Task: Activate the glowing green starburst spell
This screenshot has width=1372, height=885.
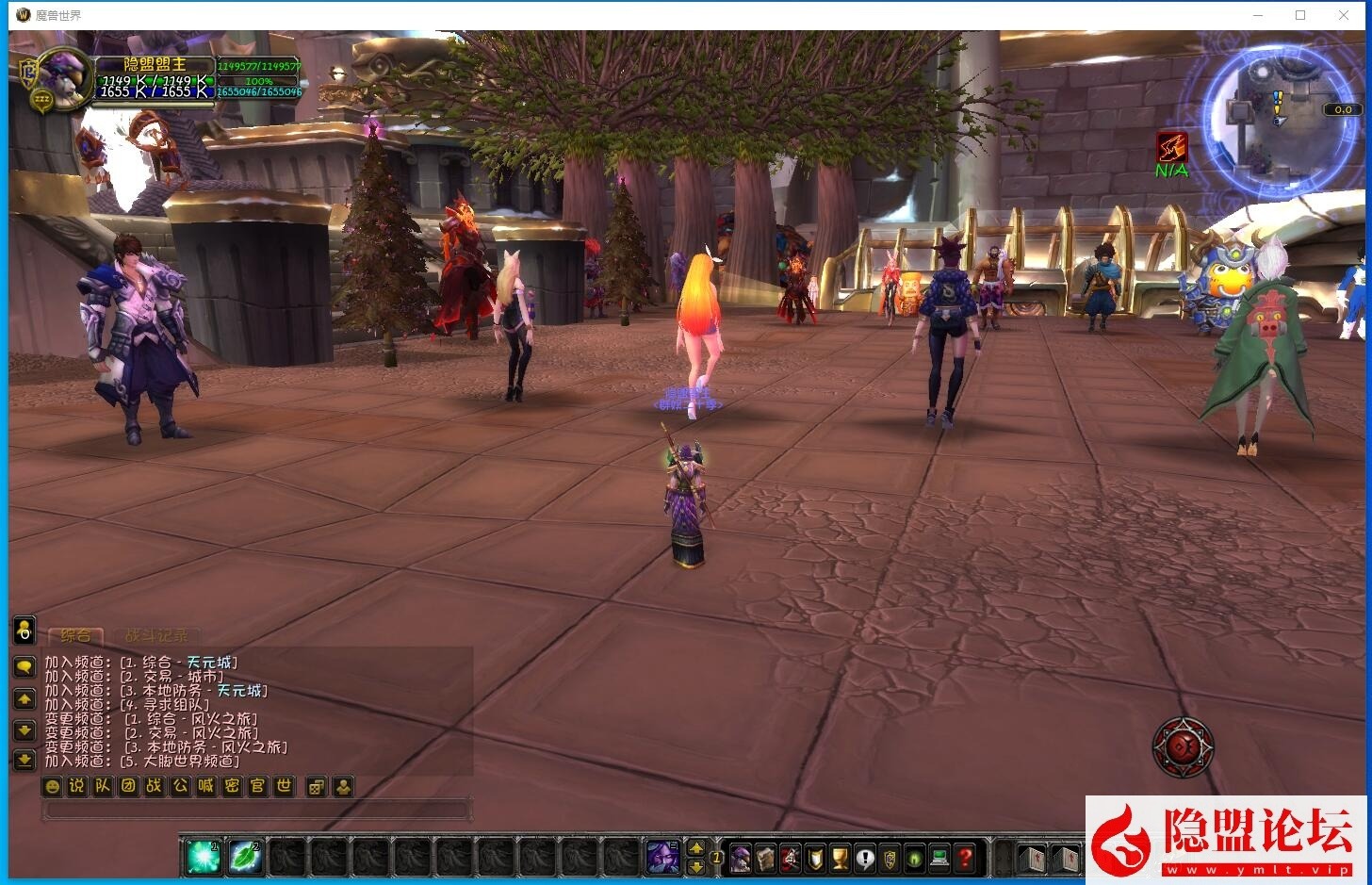Action: [203, 856]
